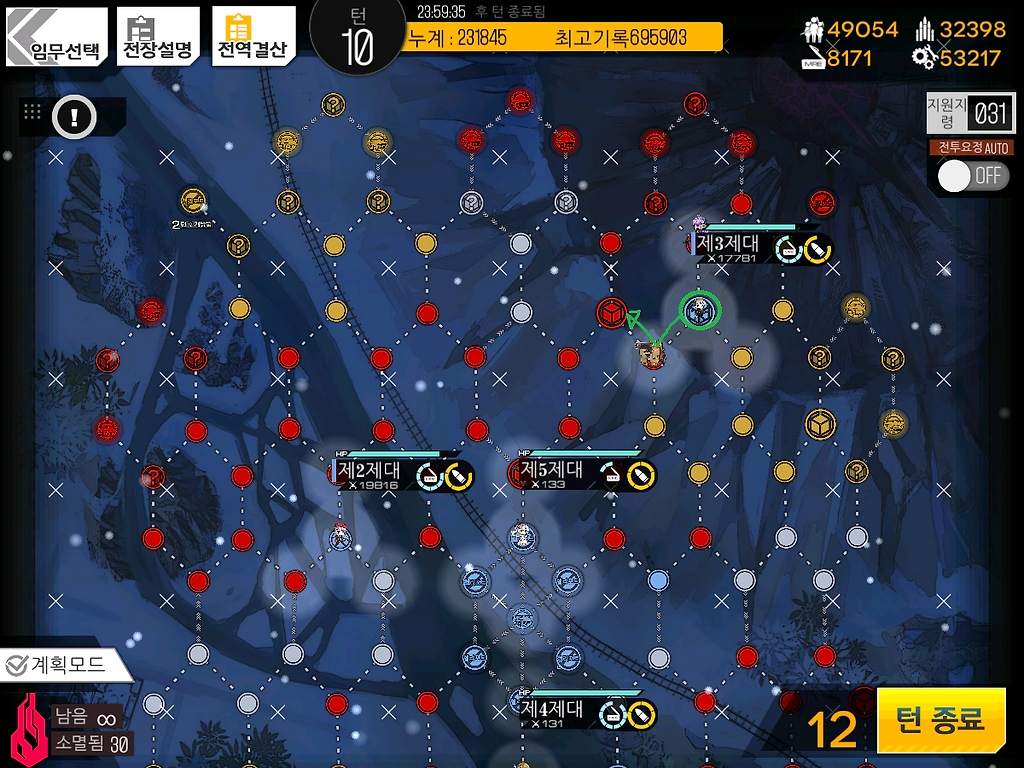Select the green-circled selected unit node
This screenshot has width=1024, height=768.
[x=699, y=311]
